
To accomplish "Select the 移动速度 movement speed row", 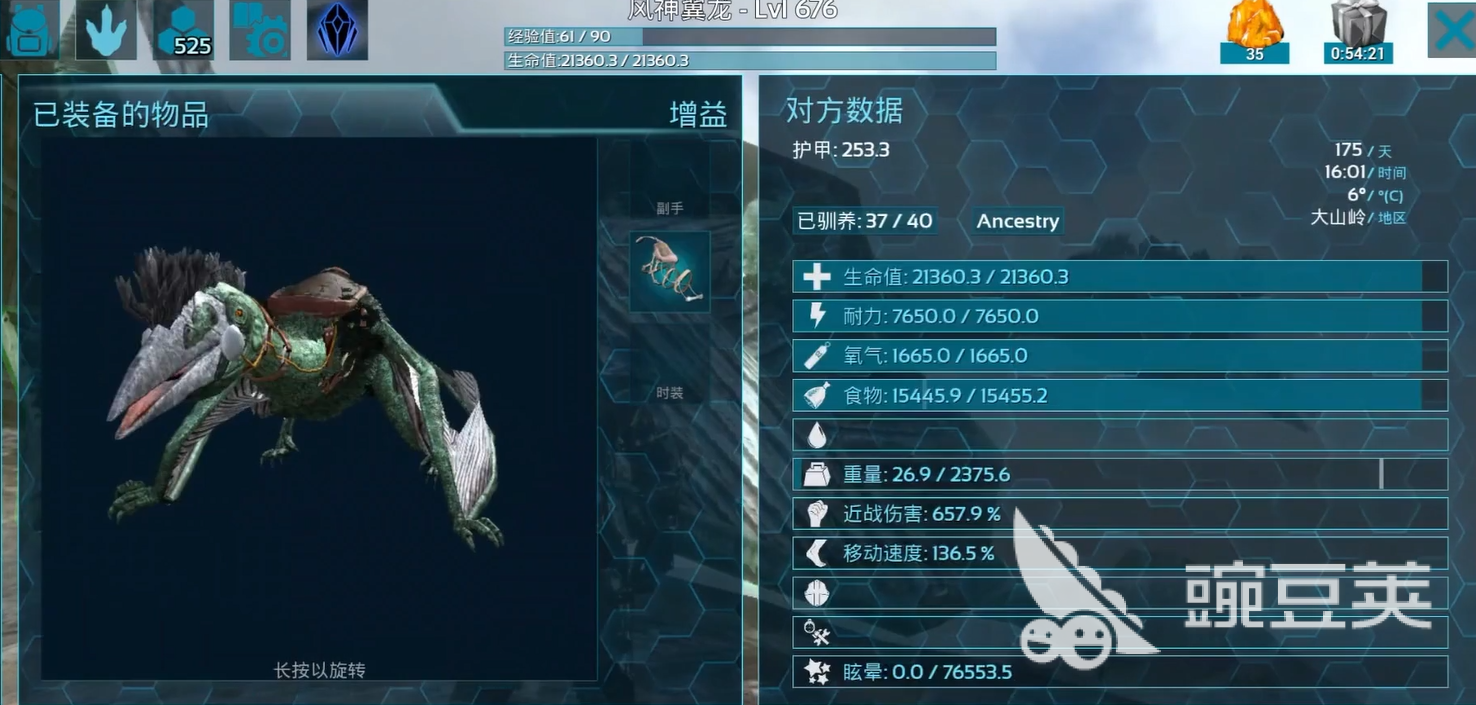I will click(1119, 553).
